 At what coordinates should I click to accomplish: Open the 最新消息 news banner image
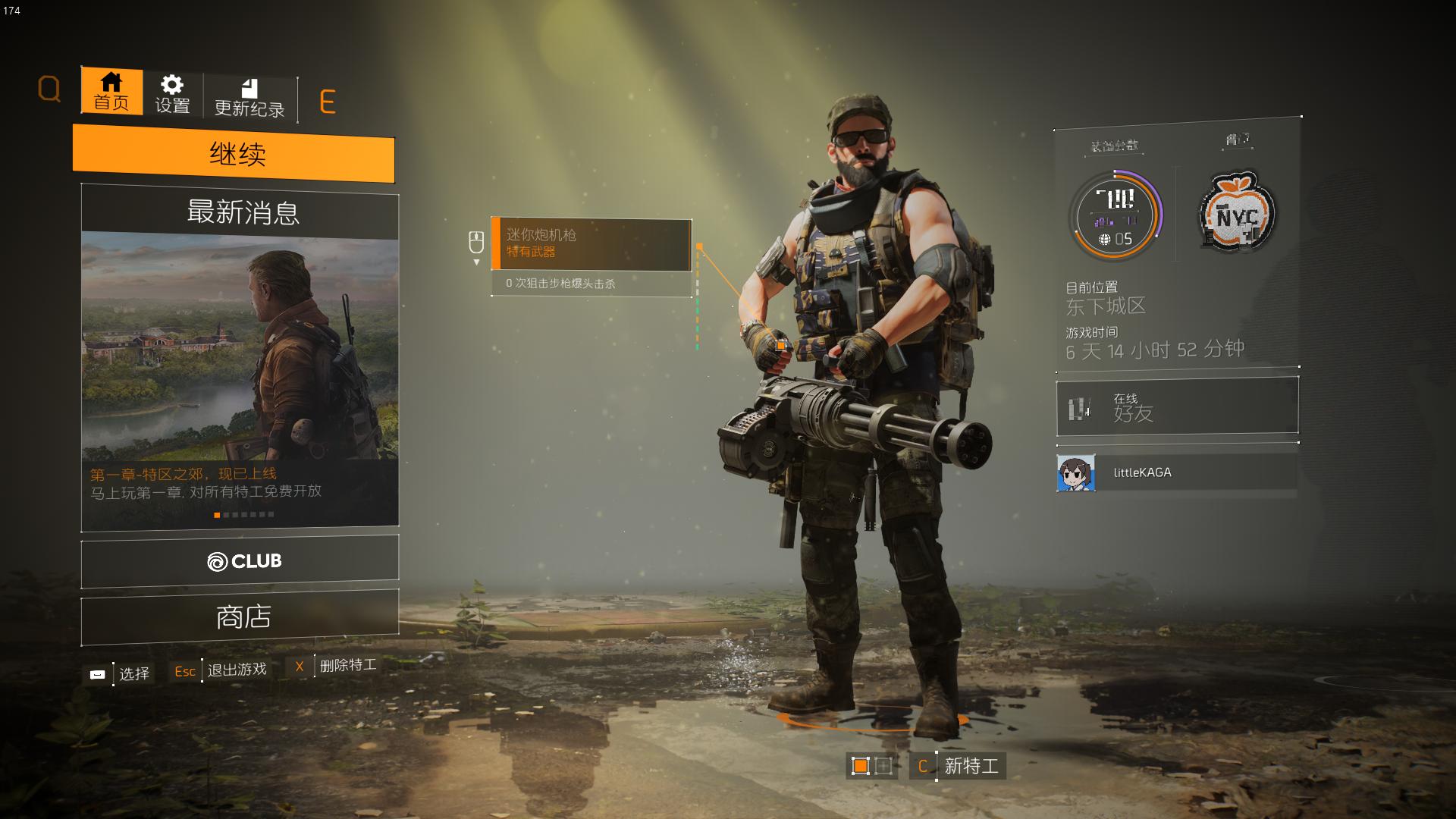[x=240, y=349]
